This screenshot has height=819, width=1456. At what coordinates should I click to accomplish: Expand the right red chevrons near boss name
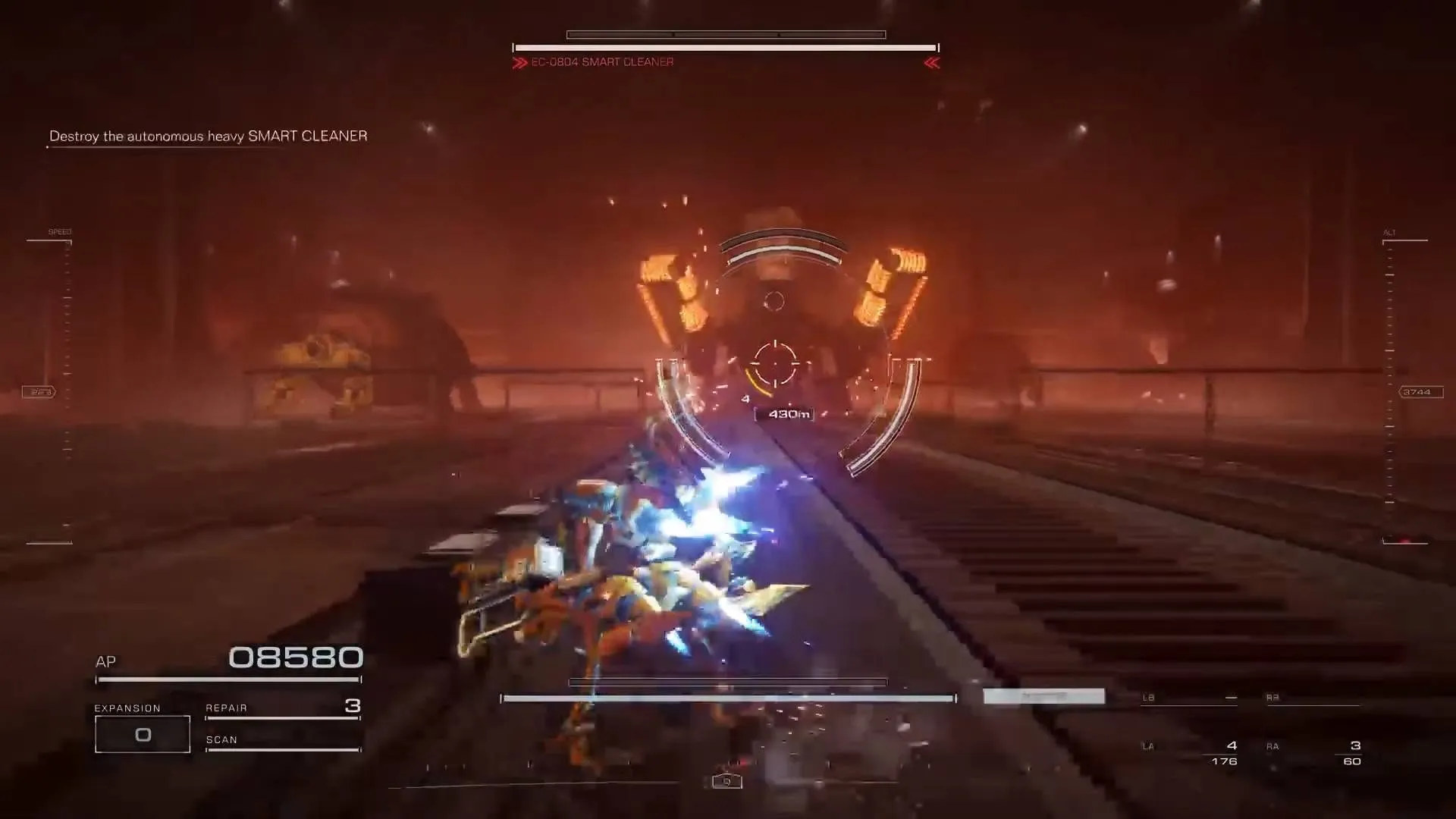coord(932,63)
